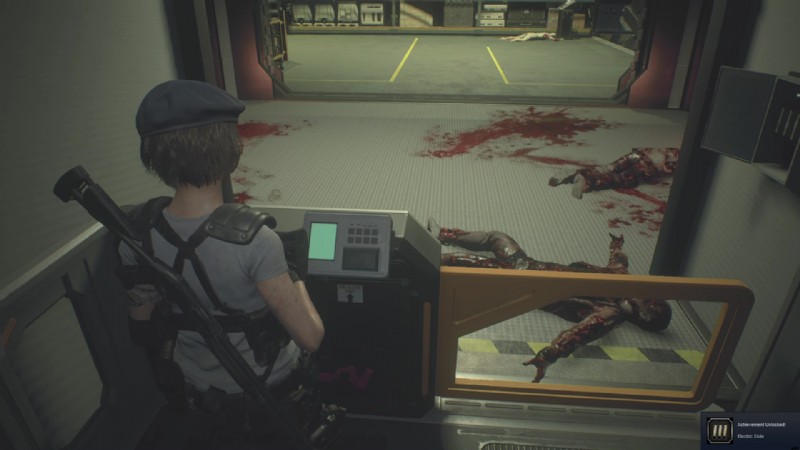Open the Achievement Unlocked notification popup

(748, 431)
